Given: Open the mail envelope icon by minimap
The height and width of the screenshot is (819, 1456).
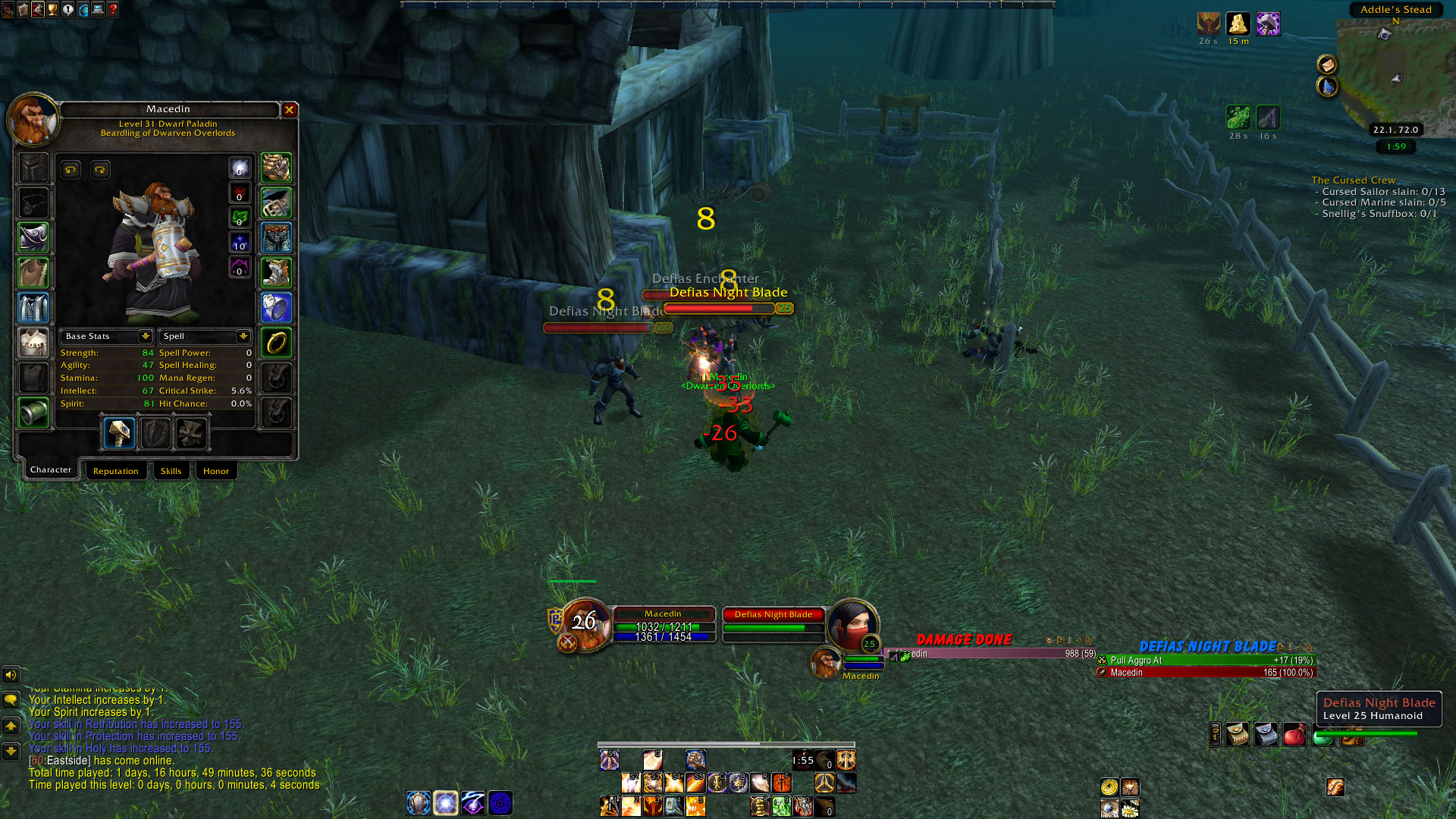Looking at the screenshot, I should click(x=1326, y=64).
